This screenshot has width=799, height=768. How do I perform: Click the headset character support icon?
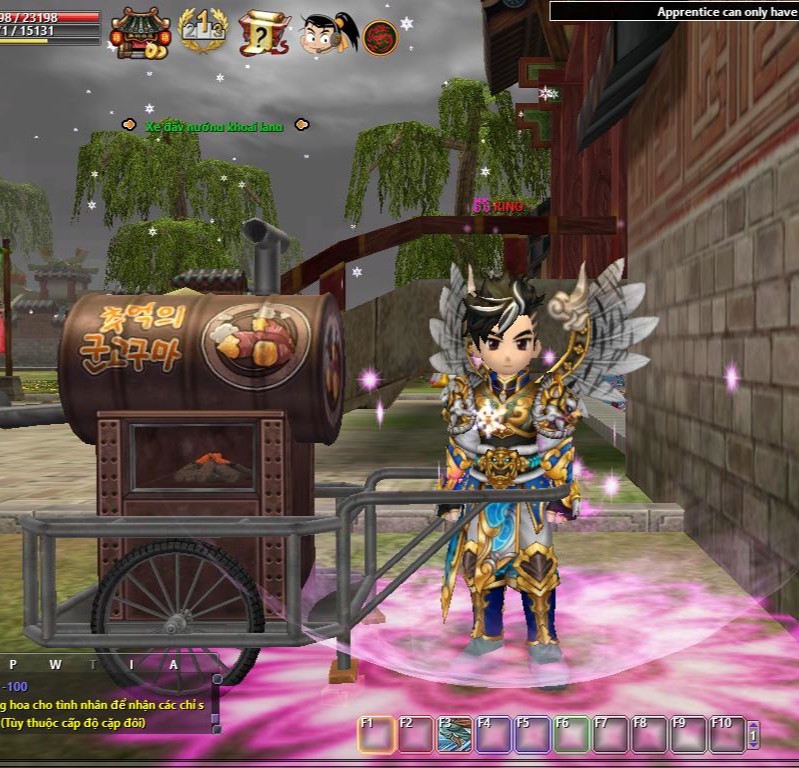click(x=329, y=34)
